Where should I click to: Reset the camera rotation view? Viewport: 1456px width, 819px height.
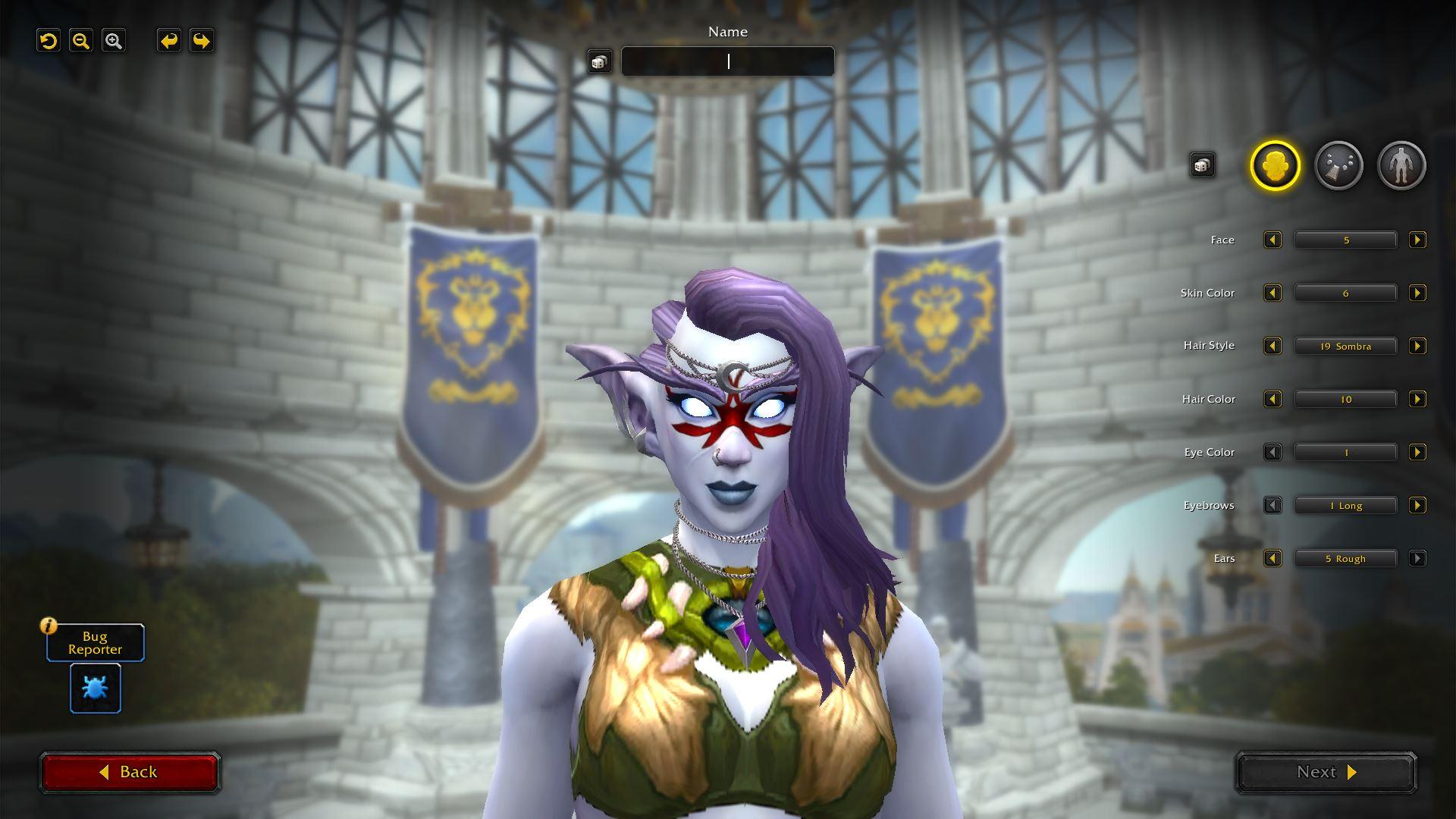(49, 41)
